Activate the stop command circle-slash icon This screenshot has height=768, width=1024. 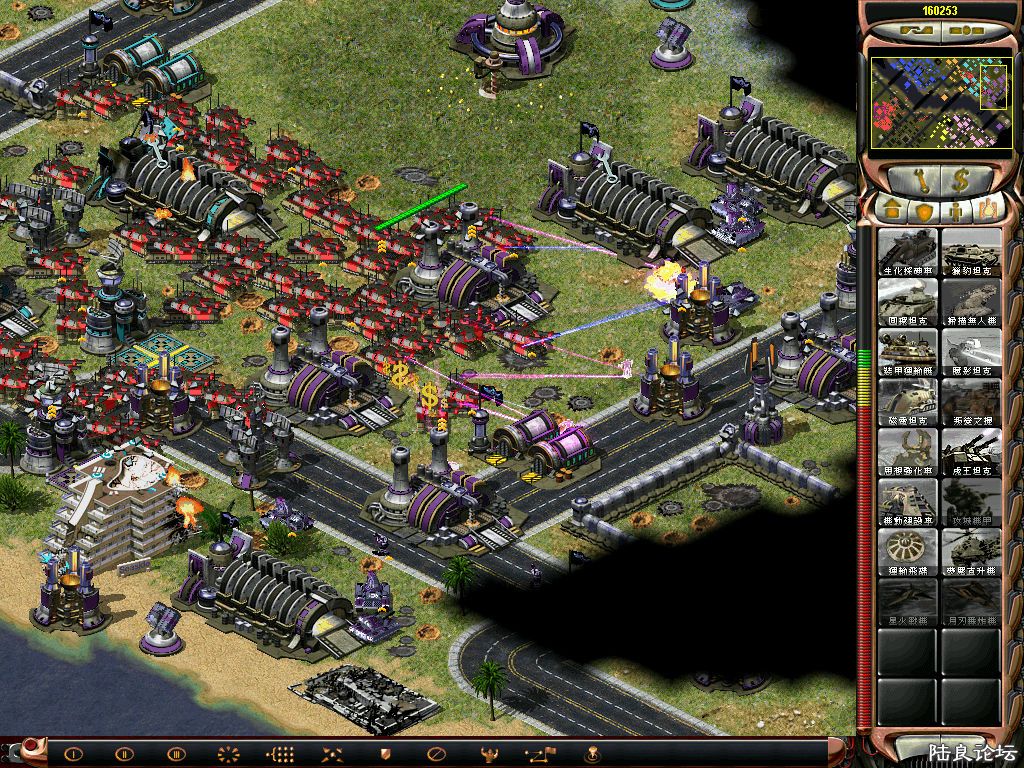[x=435, y=754]
